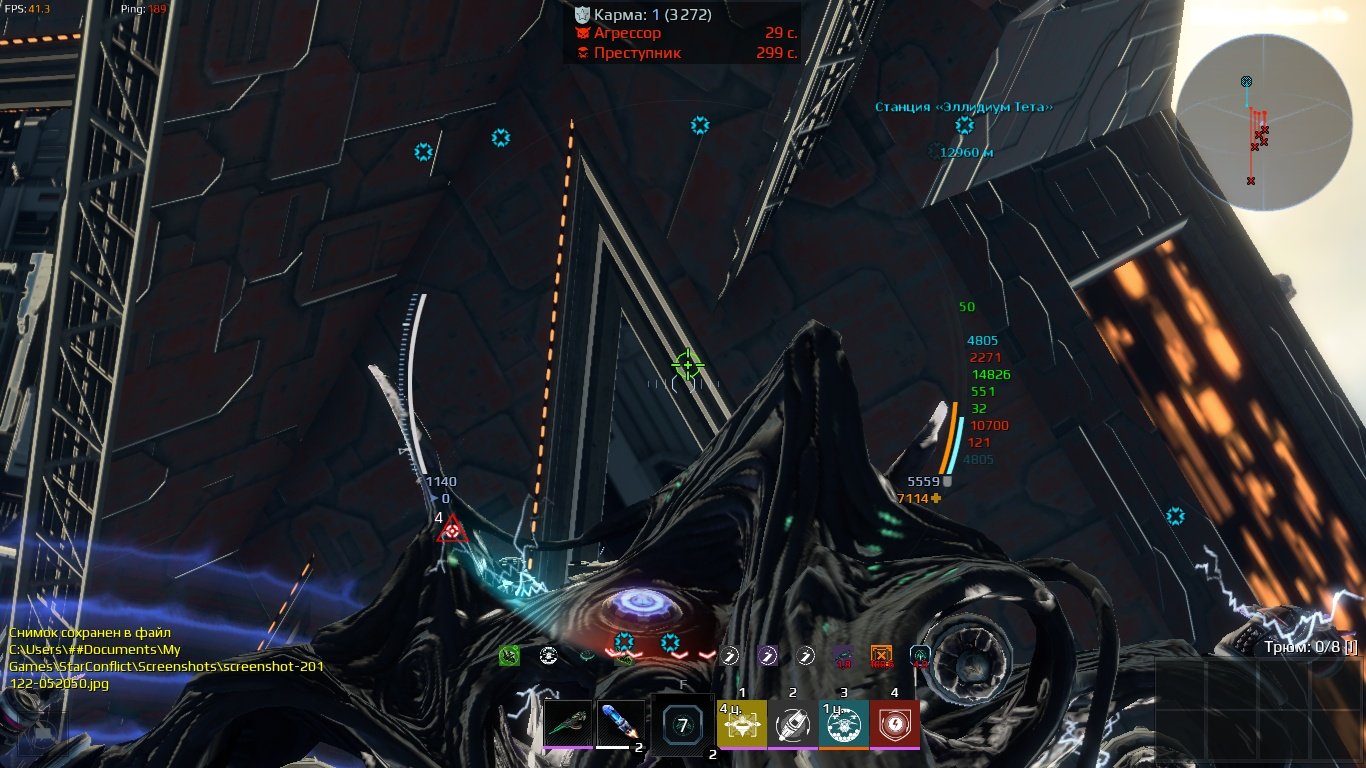
Task: Trigger the red lightning shield module
Action: point(895,723)
